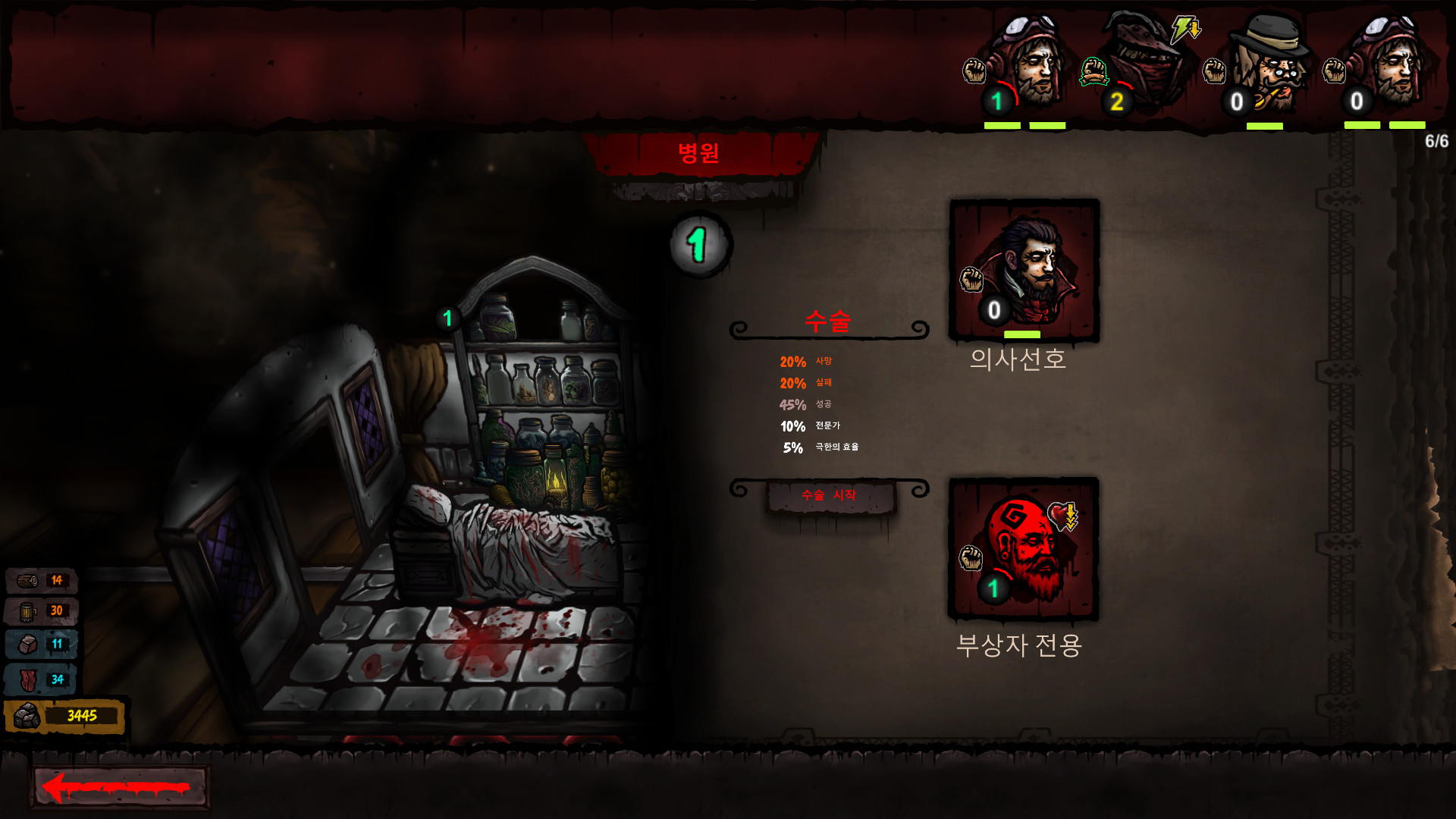
Task: Start the surgery with 수술 시작
Action: coord(830,496)
